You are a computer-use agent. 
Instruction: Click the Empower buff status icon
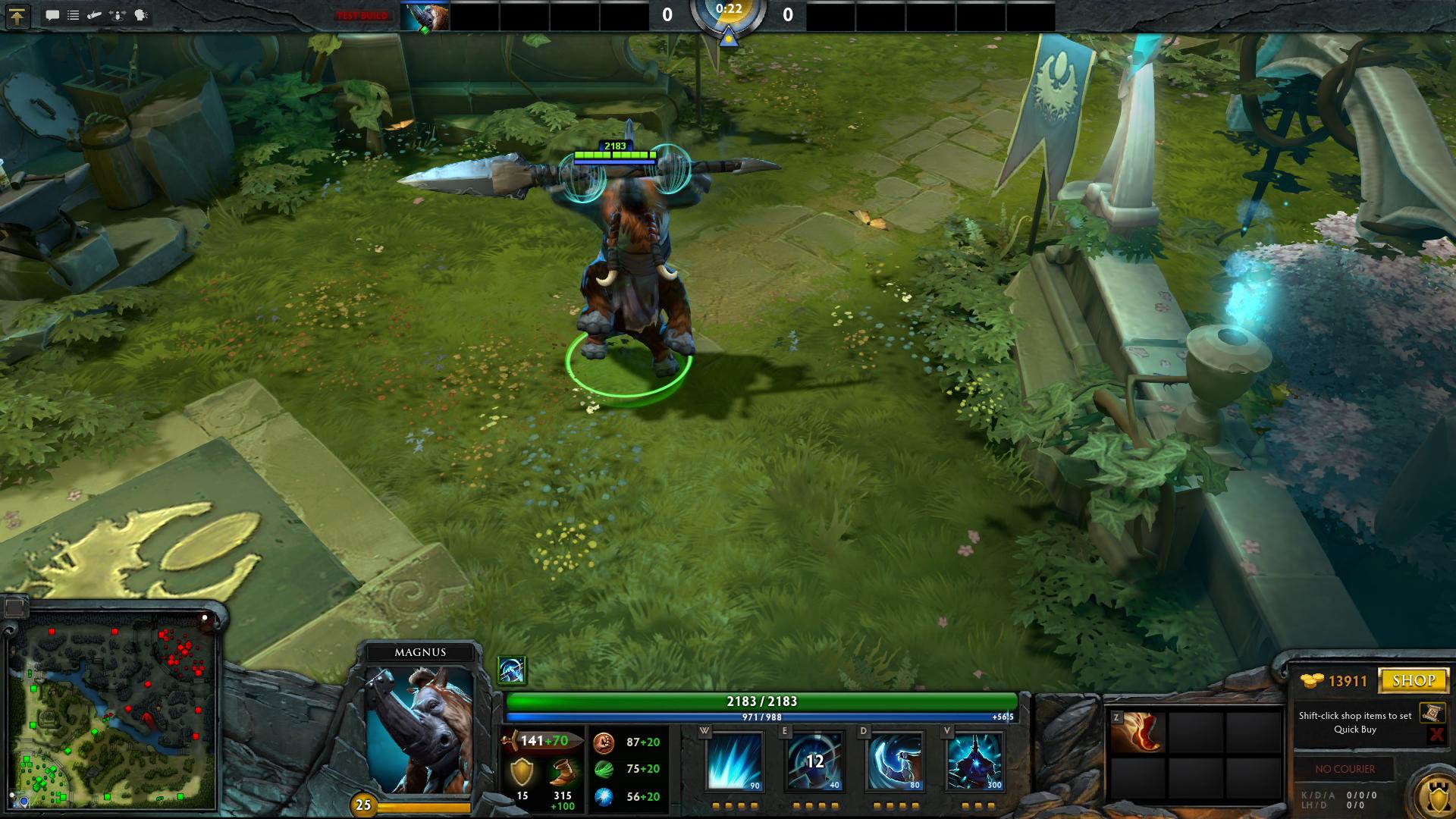pyautogui.click(x=511, y=670)
